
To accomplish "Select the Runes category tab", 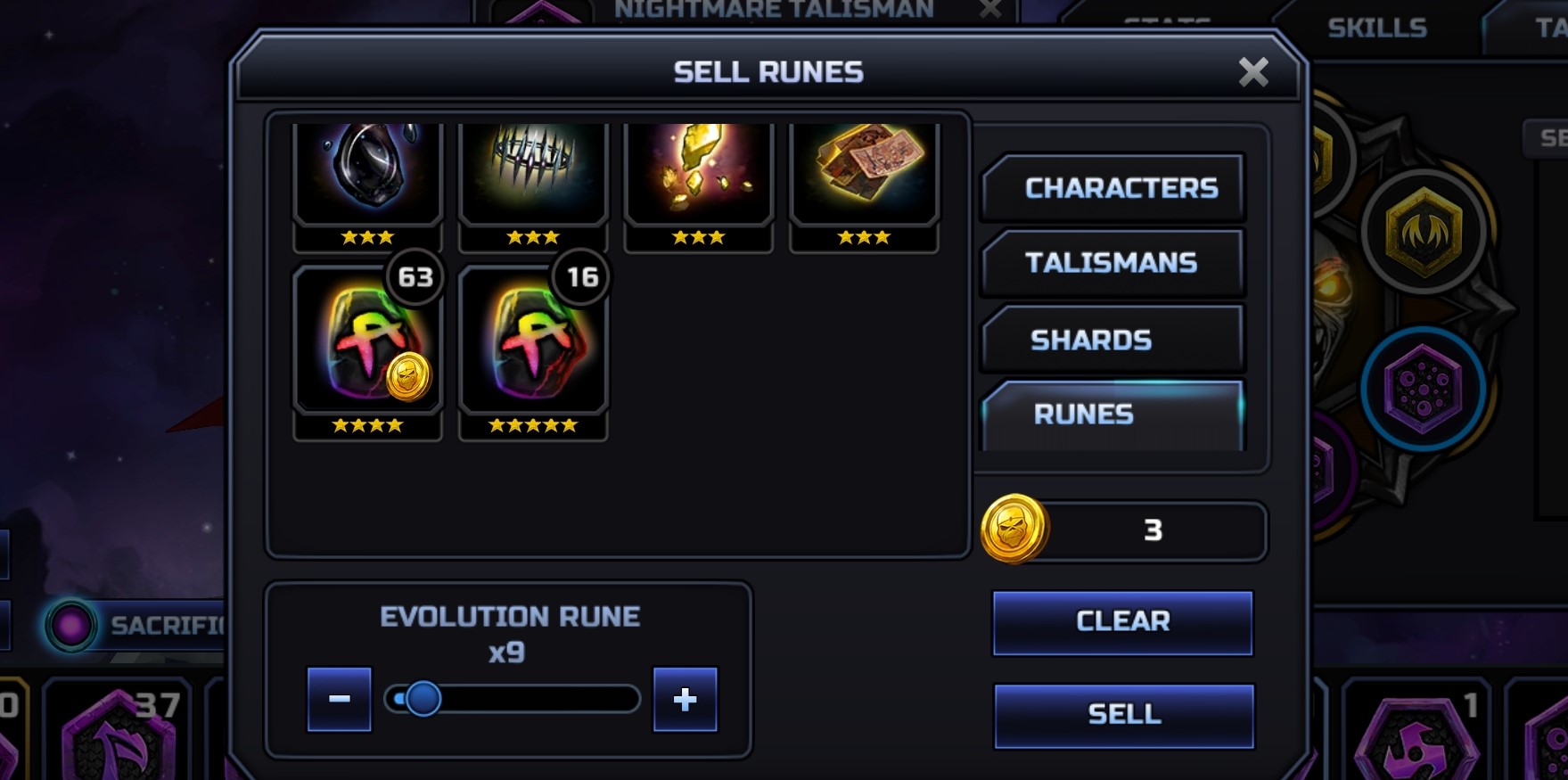I will [x=1112, y=415].
